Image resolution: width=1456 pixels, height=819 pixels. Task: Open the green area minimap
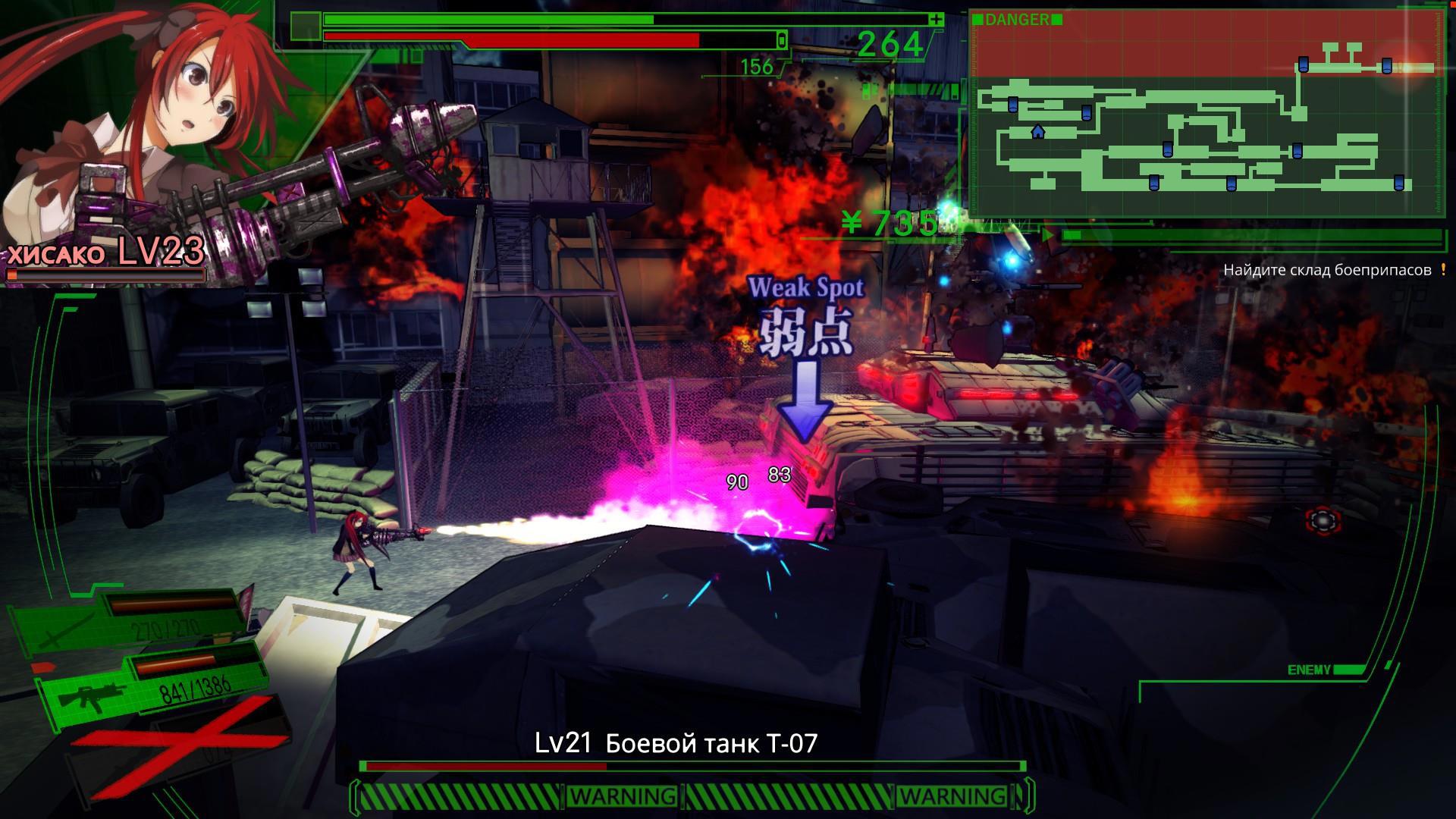tap(1206, 114)
